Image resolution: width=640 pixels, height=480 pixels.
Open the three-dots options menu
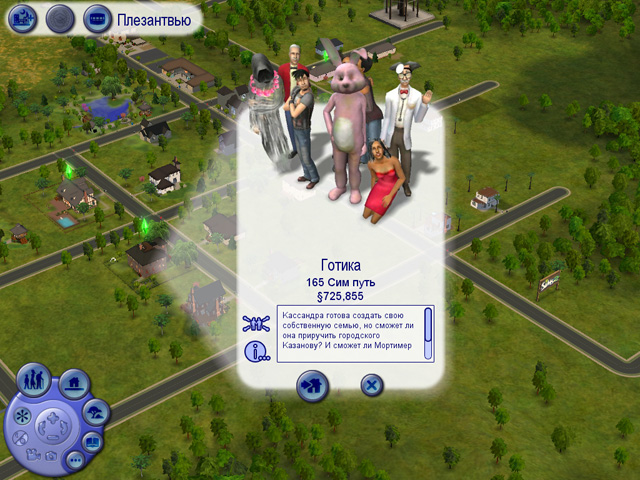point(75,460)
